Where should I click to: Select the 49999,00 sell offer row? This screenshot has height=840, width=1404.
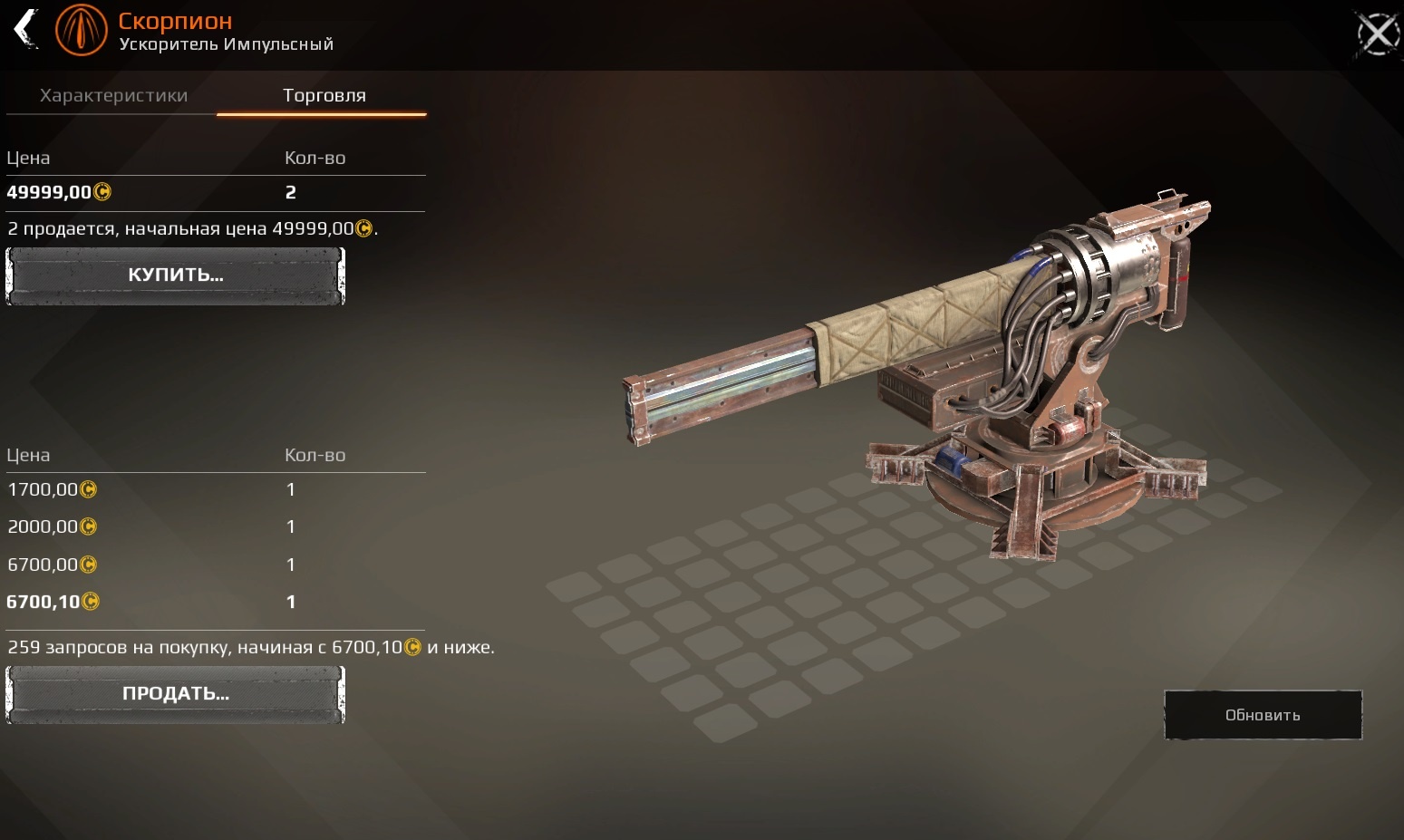point(215,192)
